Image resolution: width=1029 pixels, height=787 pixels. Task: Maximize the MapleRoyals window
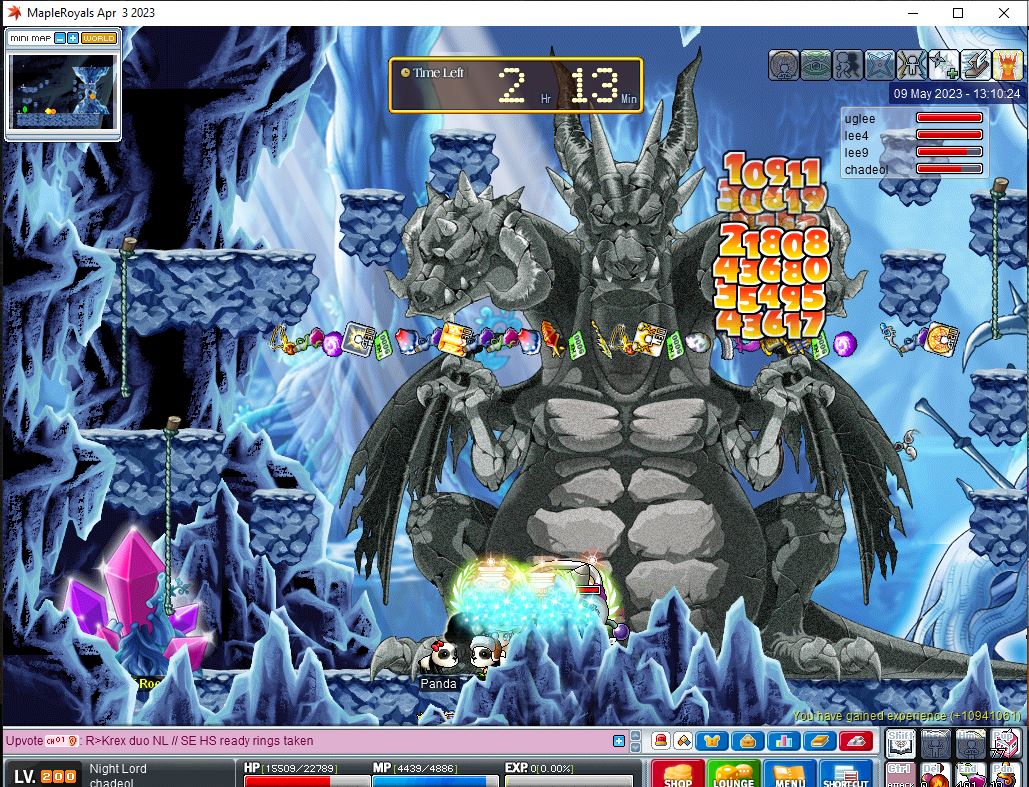point(958,13)
